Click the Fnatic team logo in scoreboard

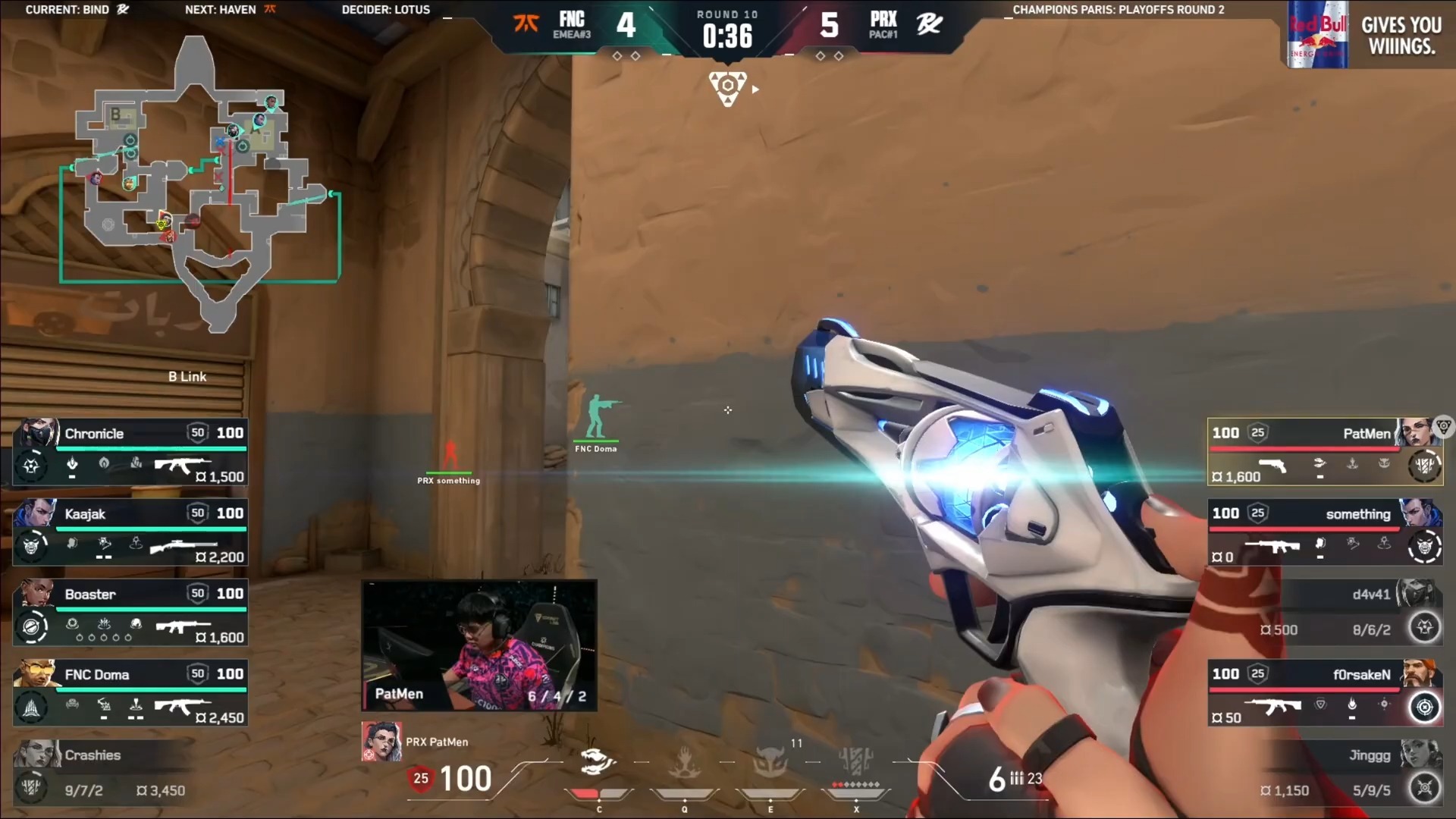coord(526,24)
